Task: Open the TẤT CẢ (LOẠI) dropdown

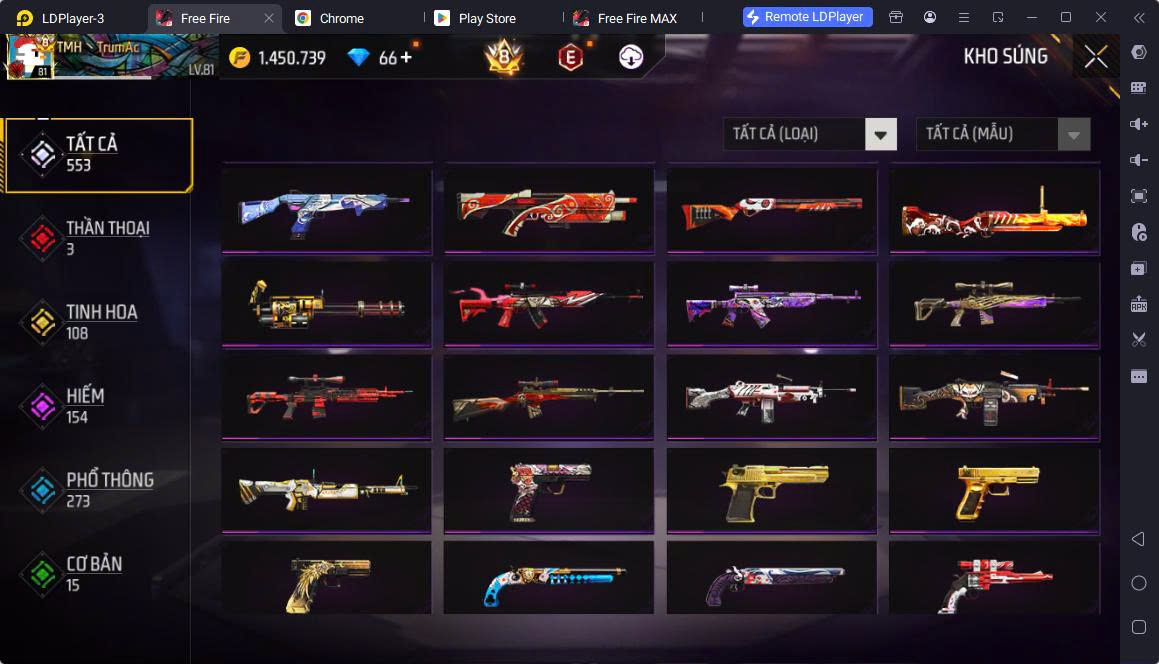Action: tap(809, 134)
